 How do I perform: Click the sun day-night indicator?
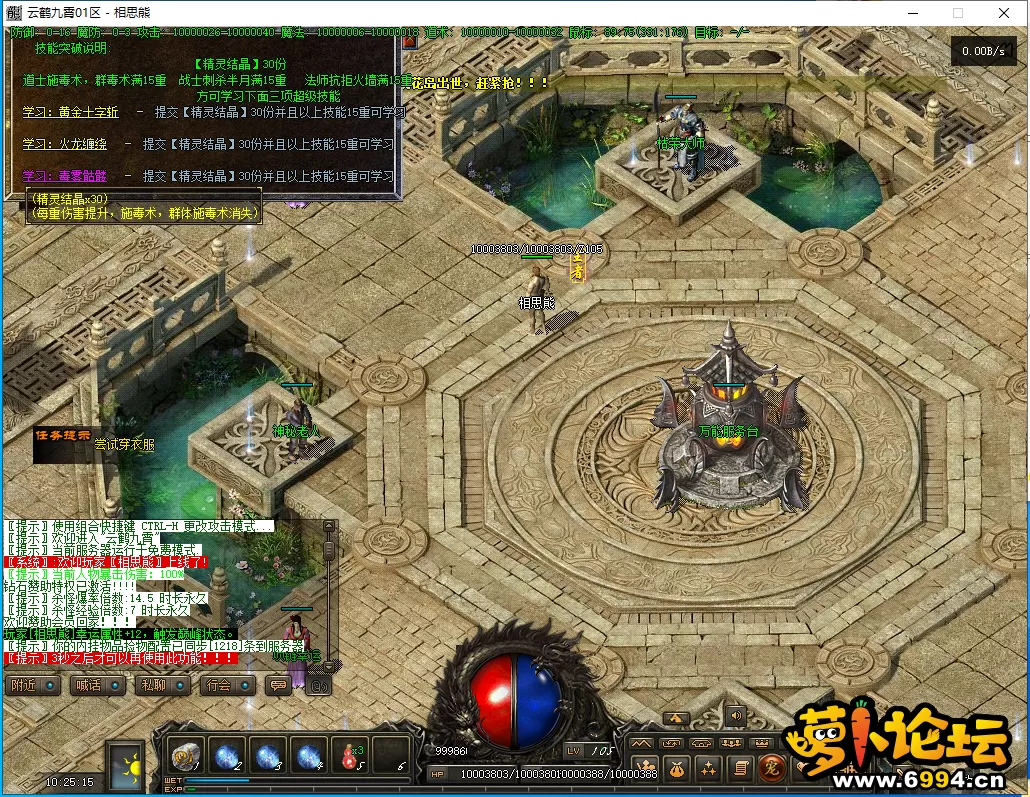(127, 763)
